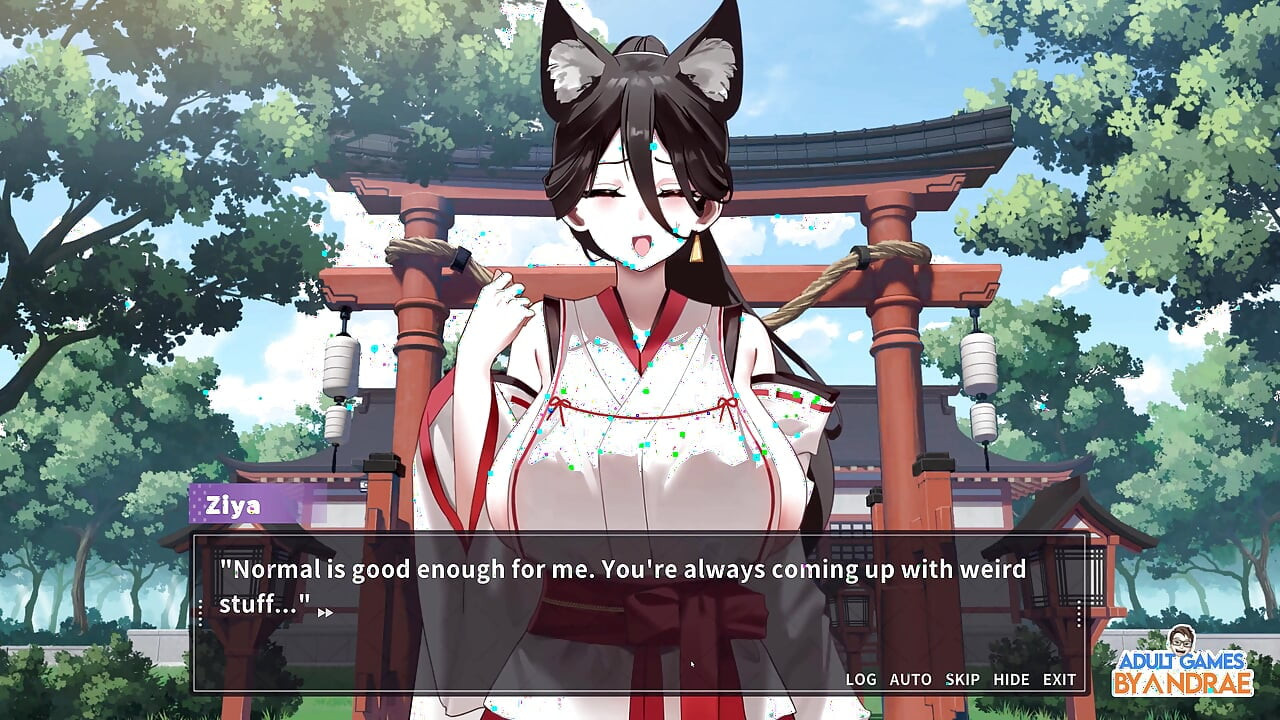HIDE the dialogue box

1012,679
